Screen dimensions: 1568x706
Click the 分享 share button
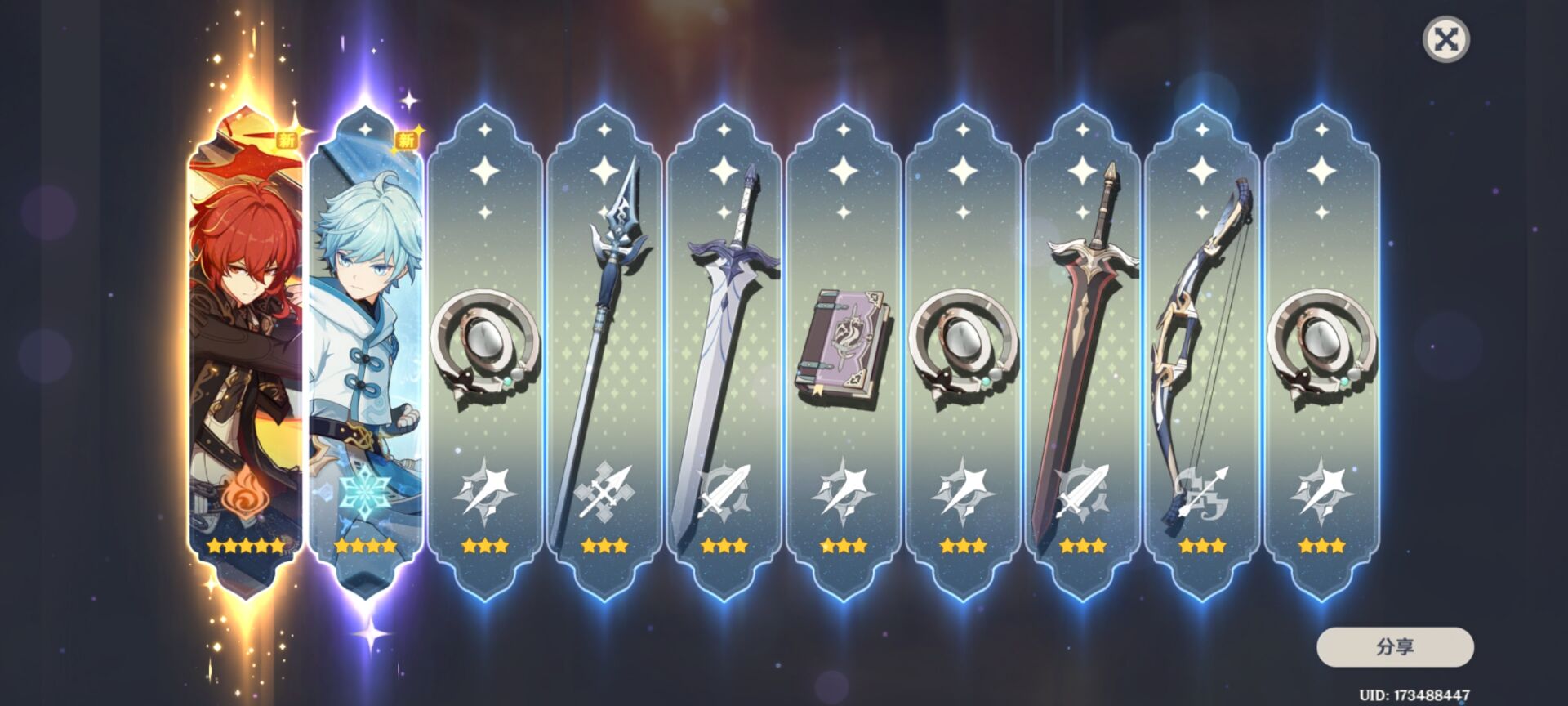tap(1395, 647)
